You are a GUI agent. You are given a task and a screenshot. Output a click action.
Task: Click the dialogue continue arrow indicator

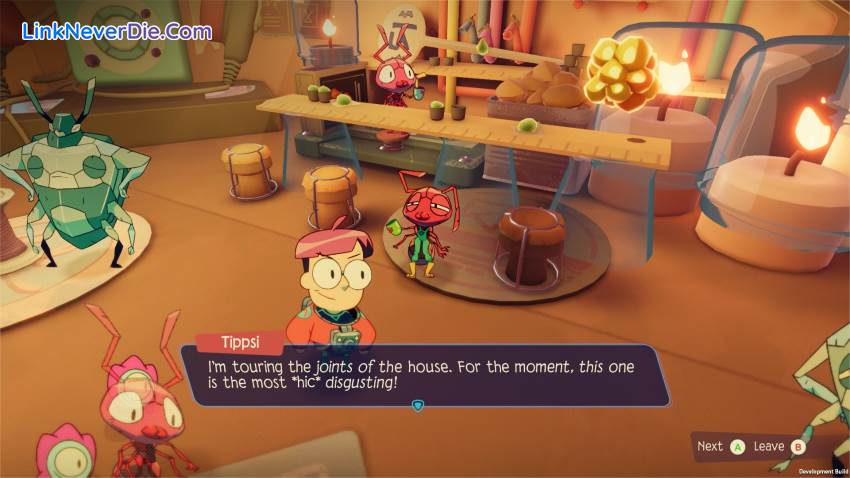pyautogui.click(x=418, y=405)
